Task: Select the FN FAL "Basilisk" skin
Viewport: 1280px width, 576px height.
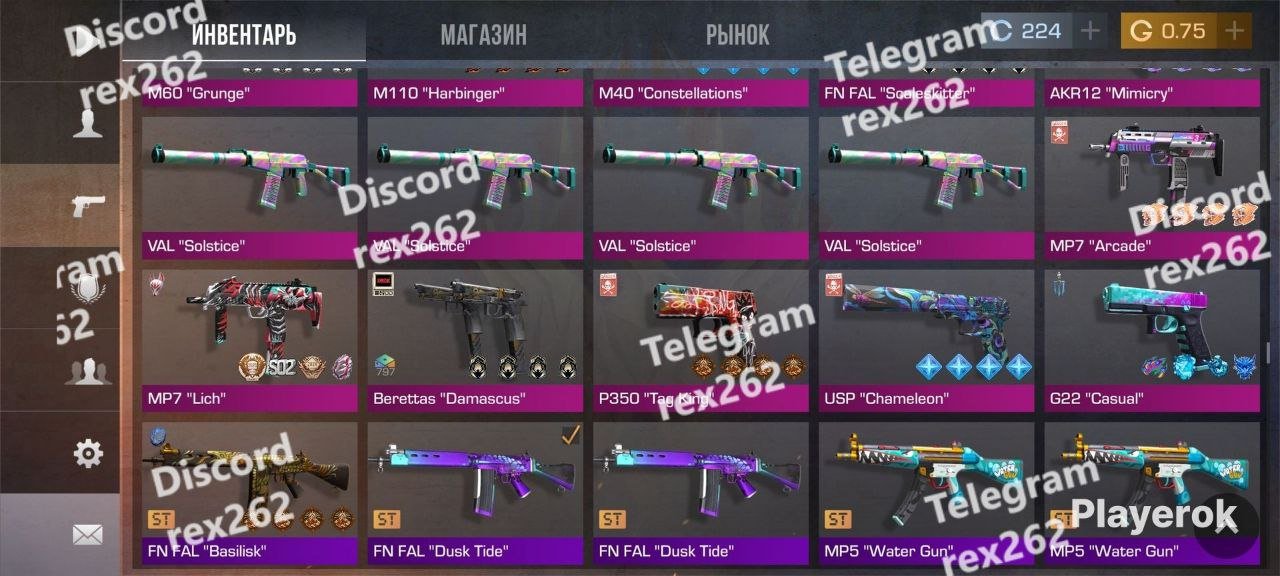Action: 249,492
